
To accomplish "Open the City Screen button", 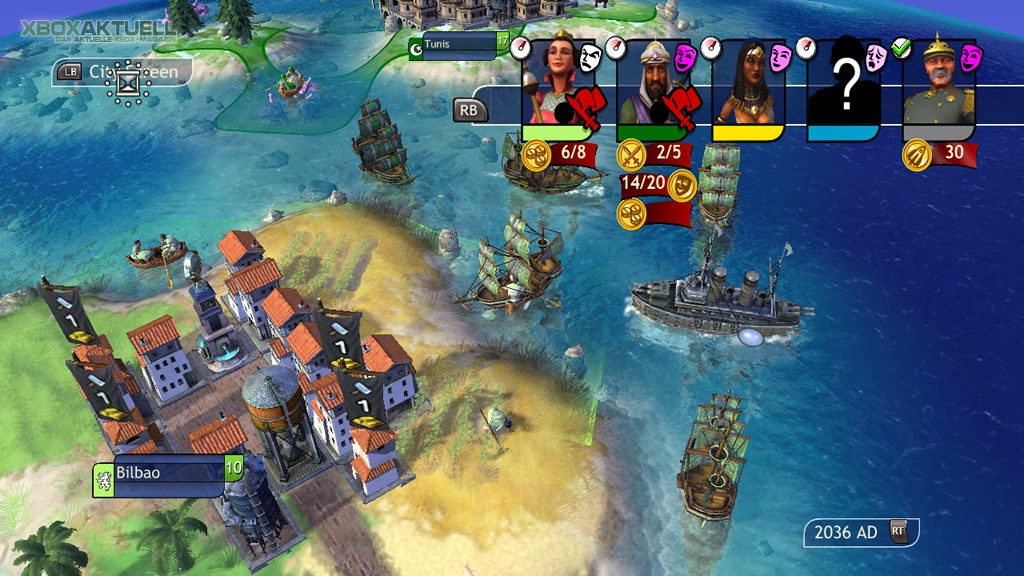I will [122, 72].
